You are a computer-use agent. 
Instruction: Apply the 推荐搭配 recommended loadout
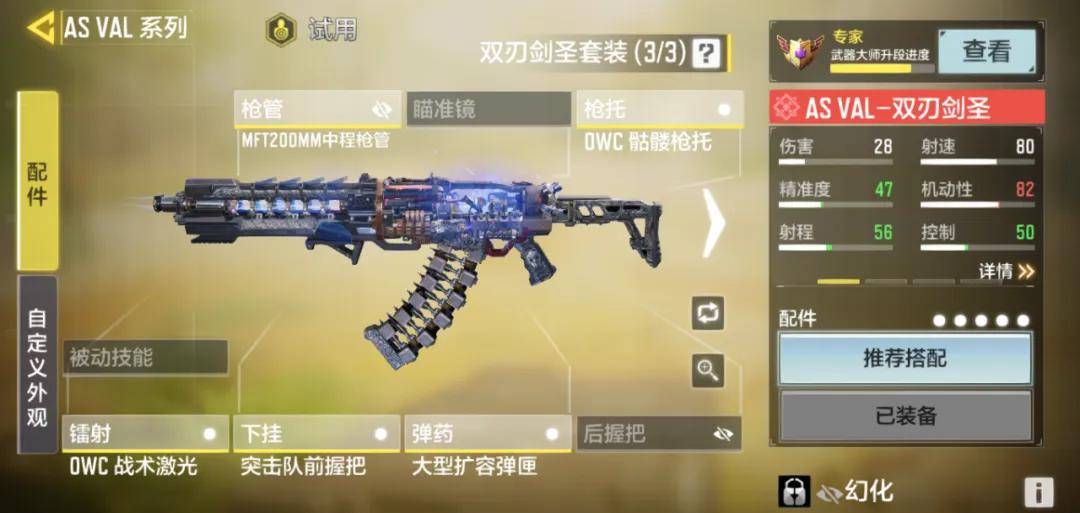[x=905, y=358]
